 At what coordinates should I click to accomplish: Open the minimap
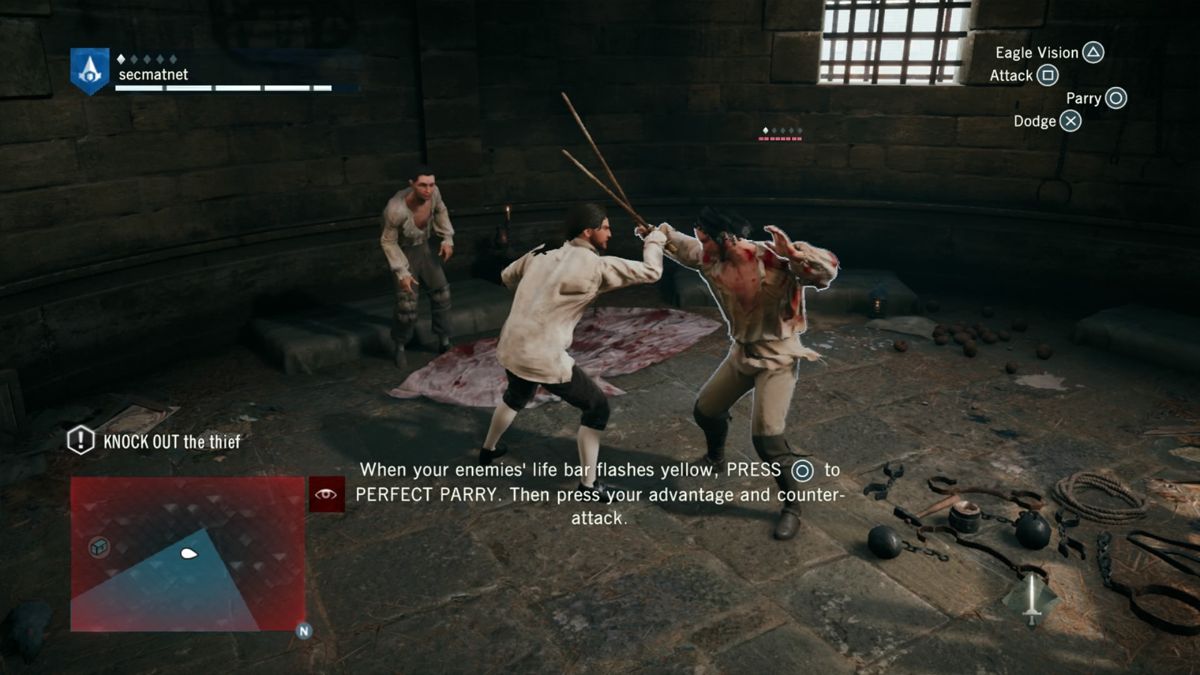(187, 553)
